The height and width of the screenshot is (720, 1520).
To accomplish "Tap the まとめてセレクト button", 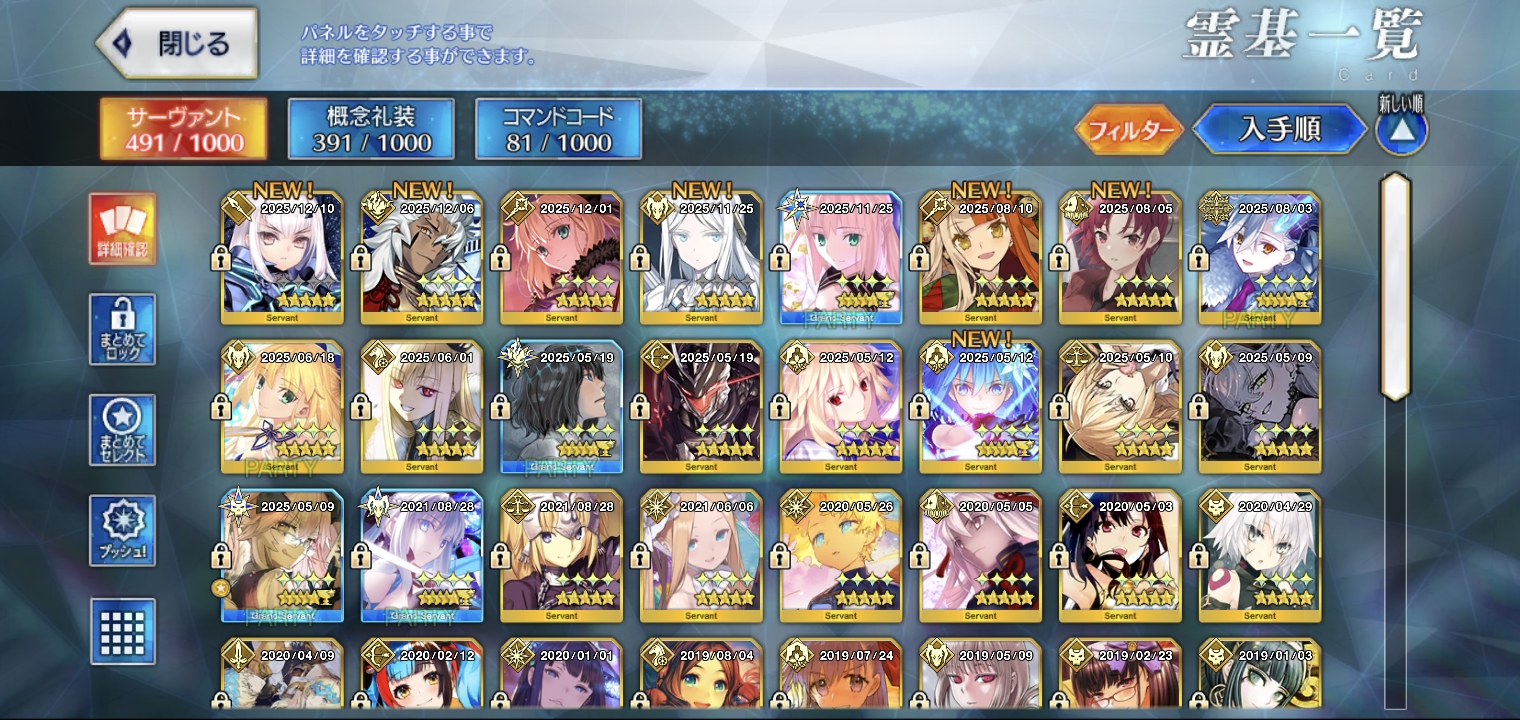I will (x=122, y=430).
